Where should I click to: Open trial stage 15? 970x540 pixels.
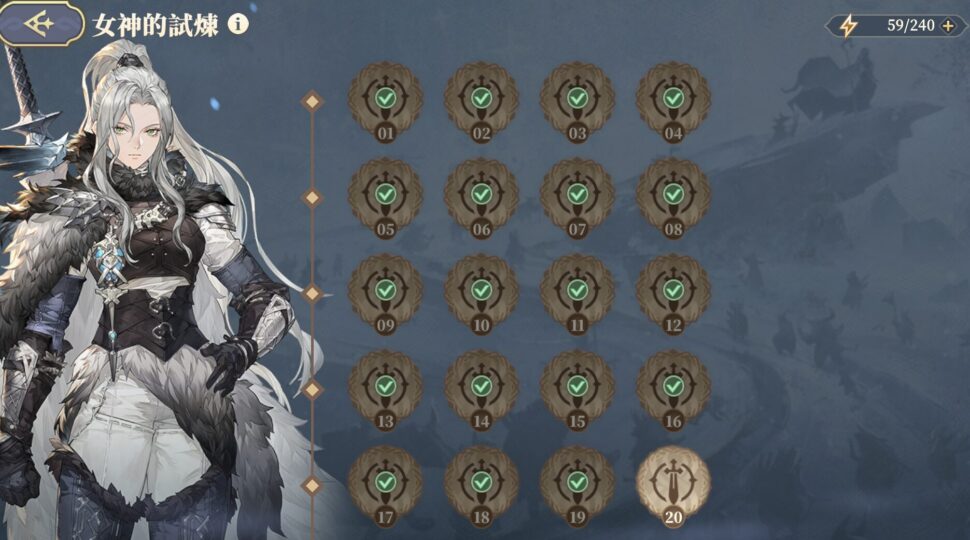coord(577,387)
